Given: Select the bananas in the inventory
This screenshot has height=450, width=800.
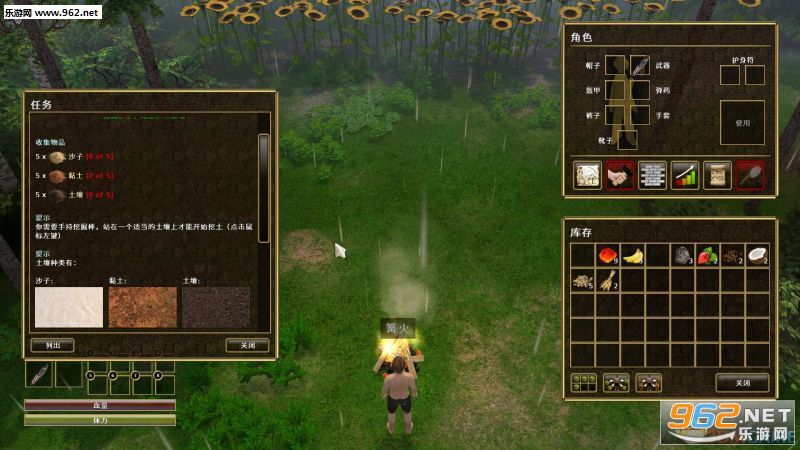Looking at the screenshot, I should click(x=633, y=256).
